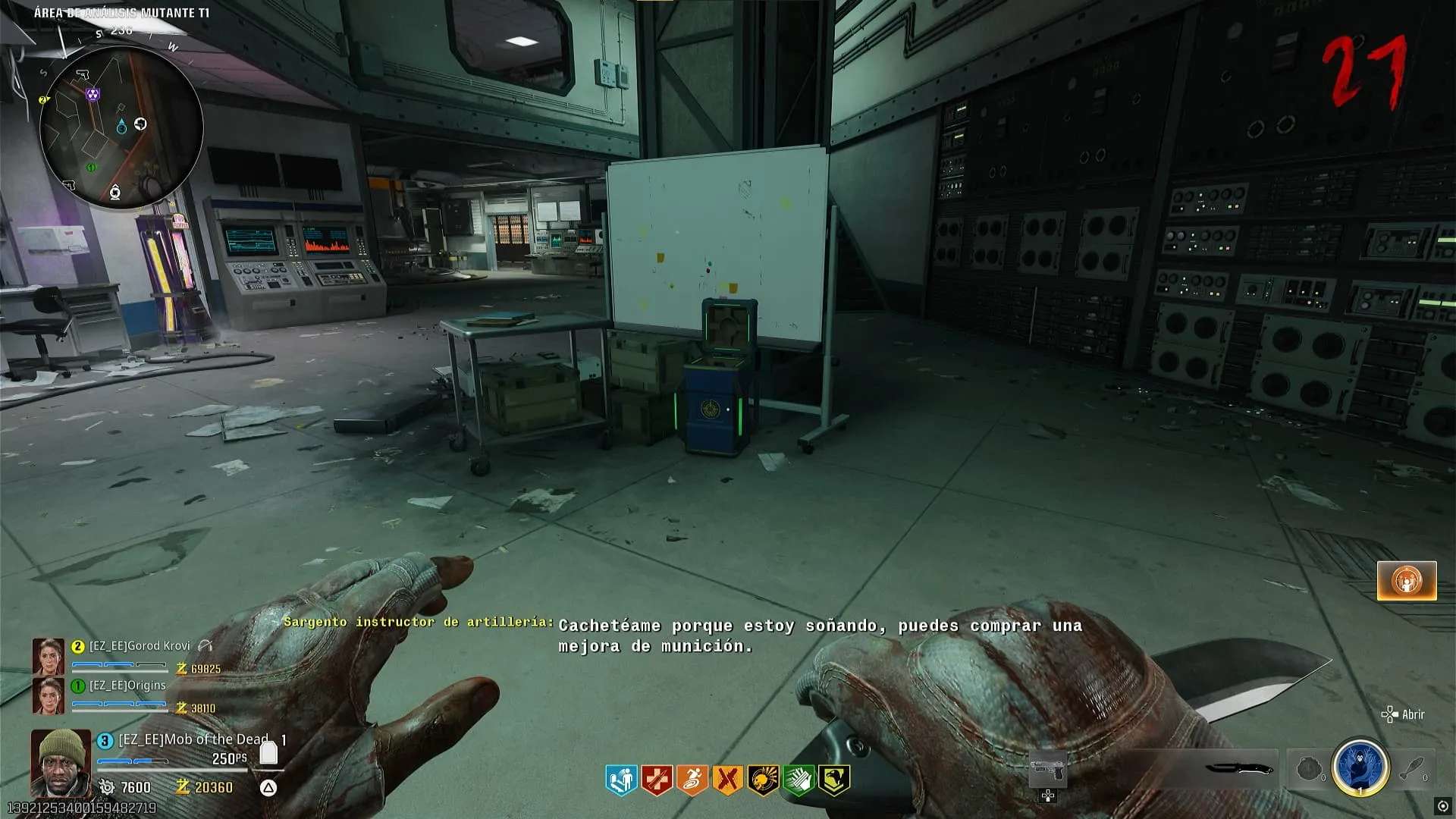This screenshot has width=1456, height=819.
Task: Click the target icon in screen corner
Action: click(1442, 806)
